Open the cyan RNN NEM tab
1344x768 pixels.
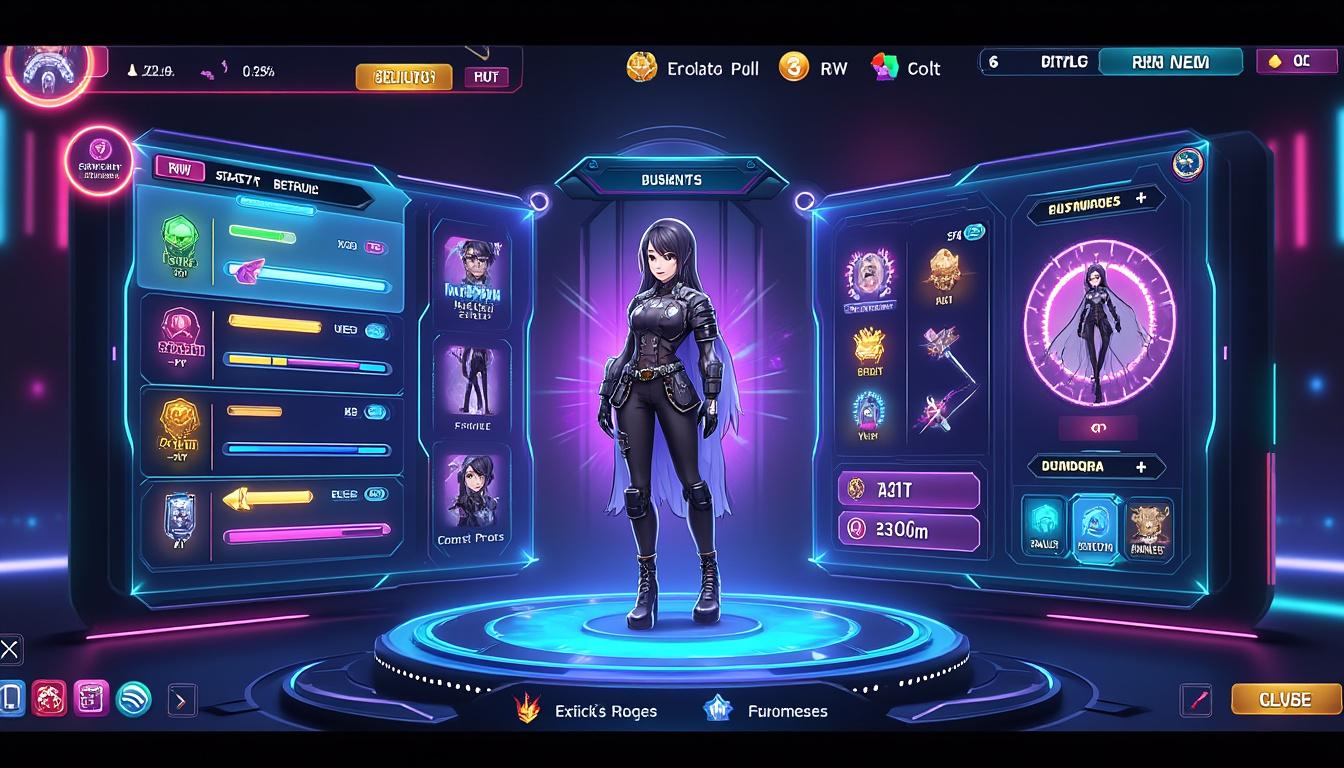pyautogui.click(x=1170, y=62)
